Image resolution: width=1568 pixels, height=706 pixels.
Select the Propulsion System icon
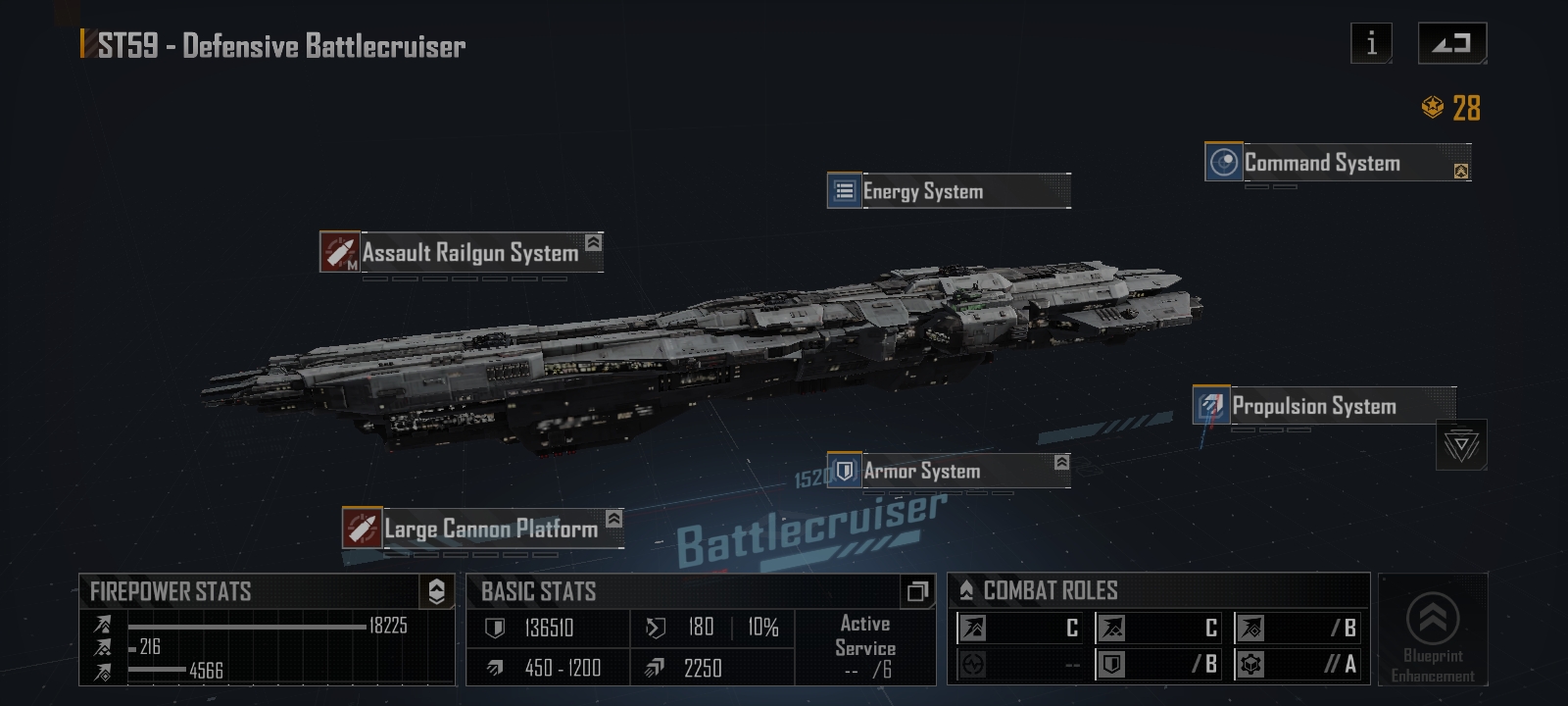pos(1211,405)
